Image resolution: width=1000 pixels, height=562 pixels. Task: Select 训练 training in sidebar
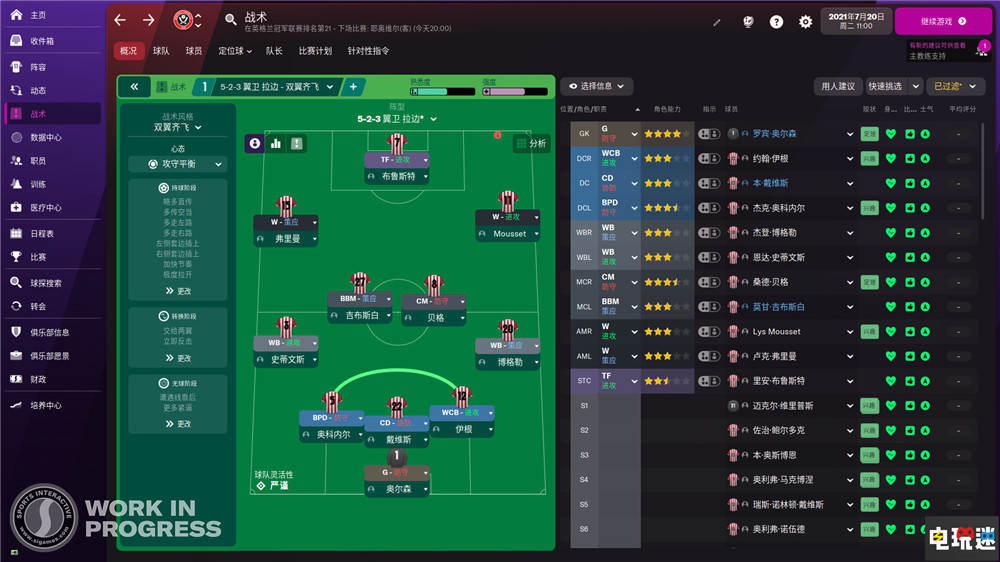tap(37, 184)
